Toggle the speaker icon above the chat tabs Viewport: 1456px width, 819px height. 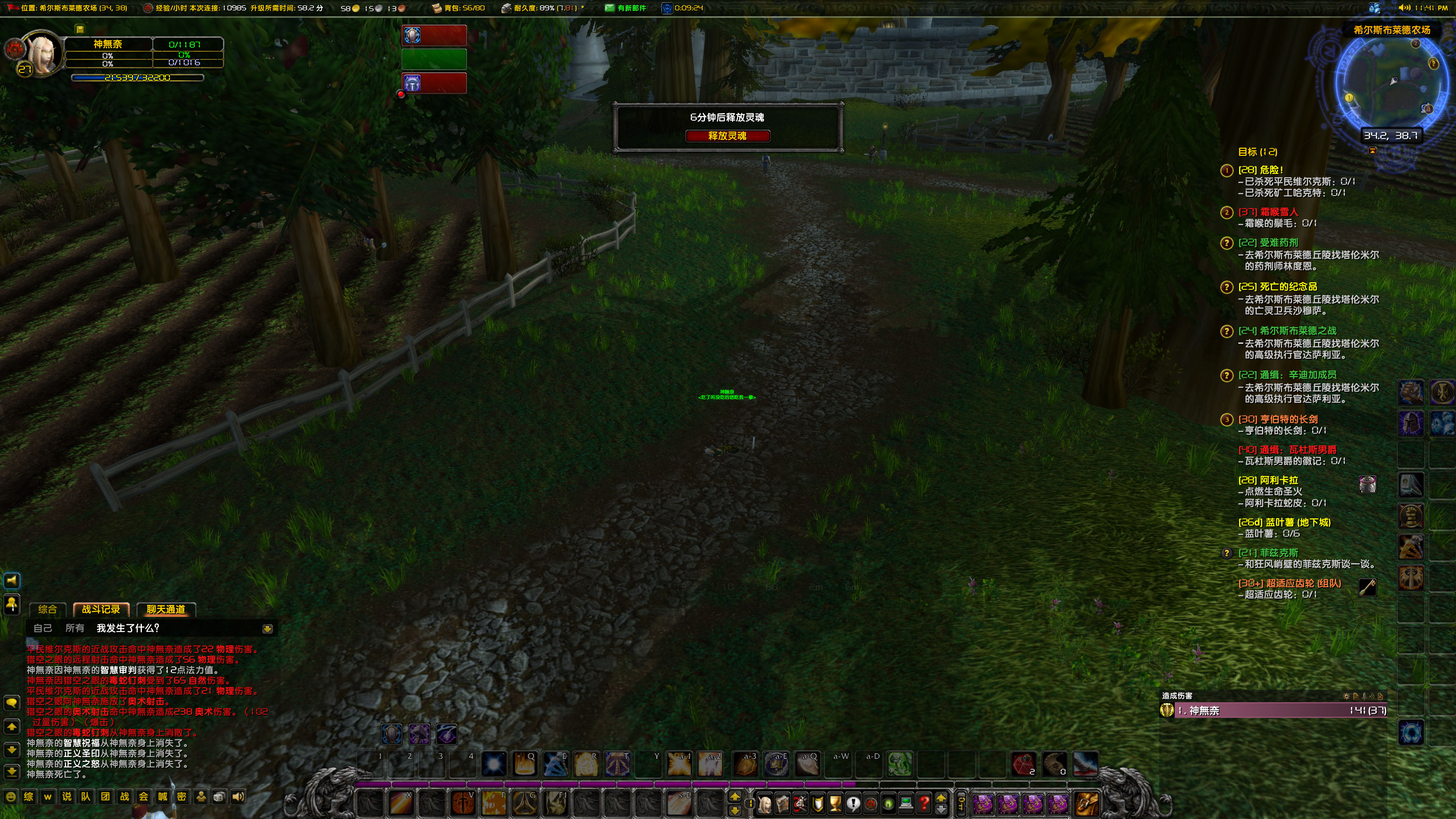[12, 581]
